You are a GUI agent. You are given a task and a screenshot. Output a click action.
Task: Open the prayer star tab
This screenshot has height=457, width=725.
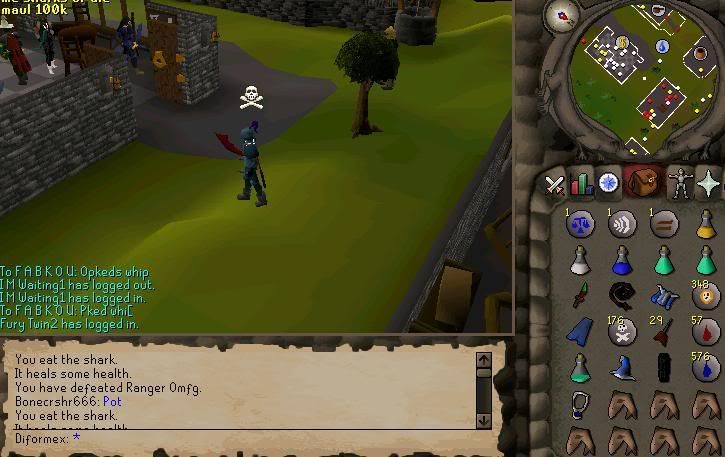point(709,184)
